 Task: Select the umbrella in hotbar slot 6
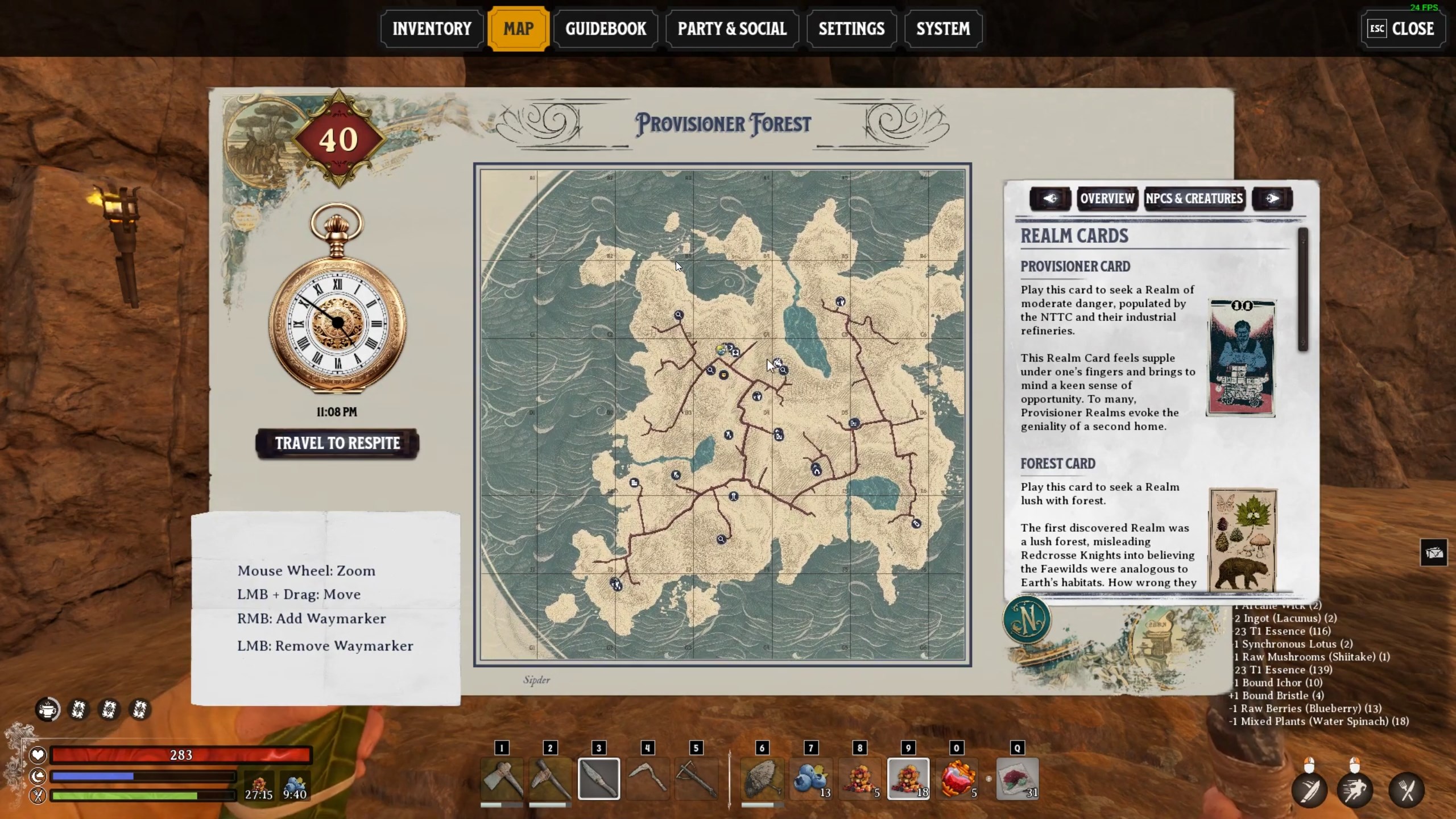[x=762, y=778]
